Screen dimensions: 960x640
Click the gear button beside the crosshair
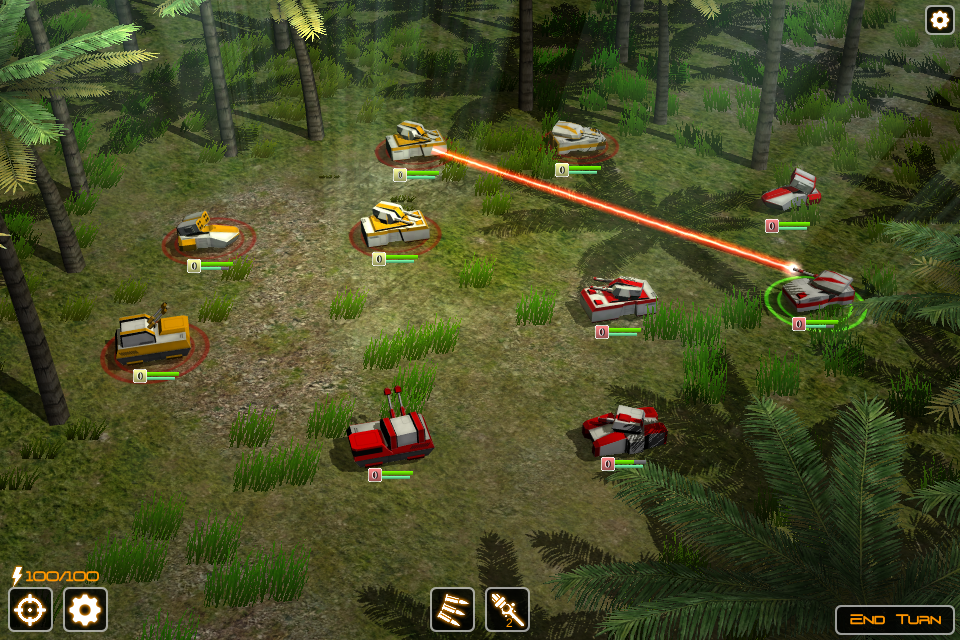click(85, 609)
